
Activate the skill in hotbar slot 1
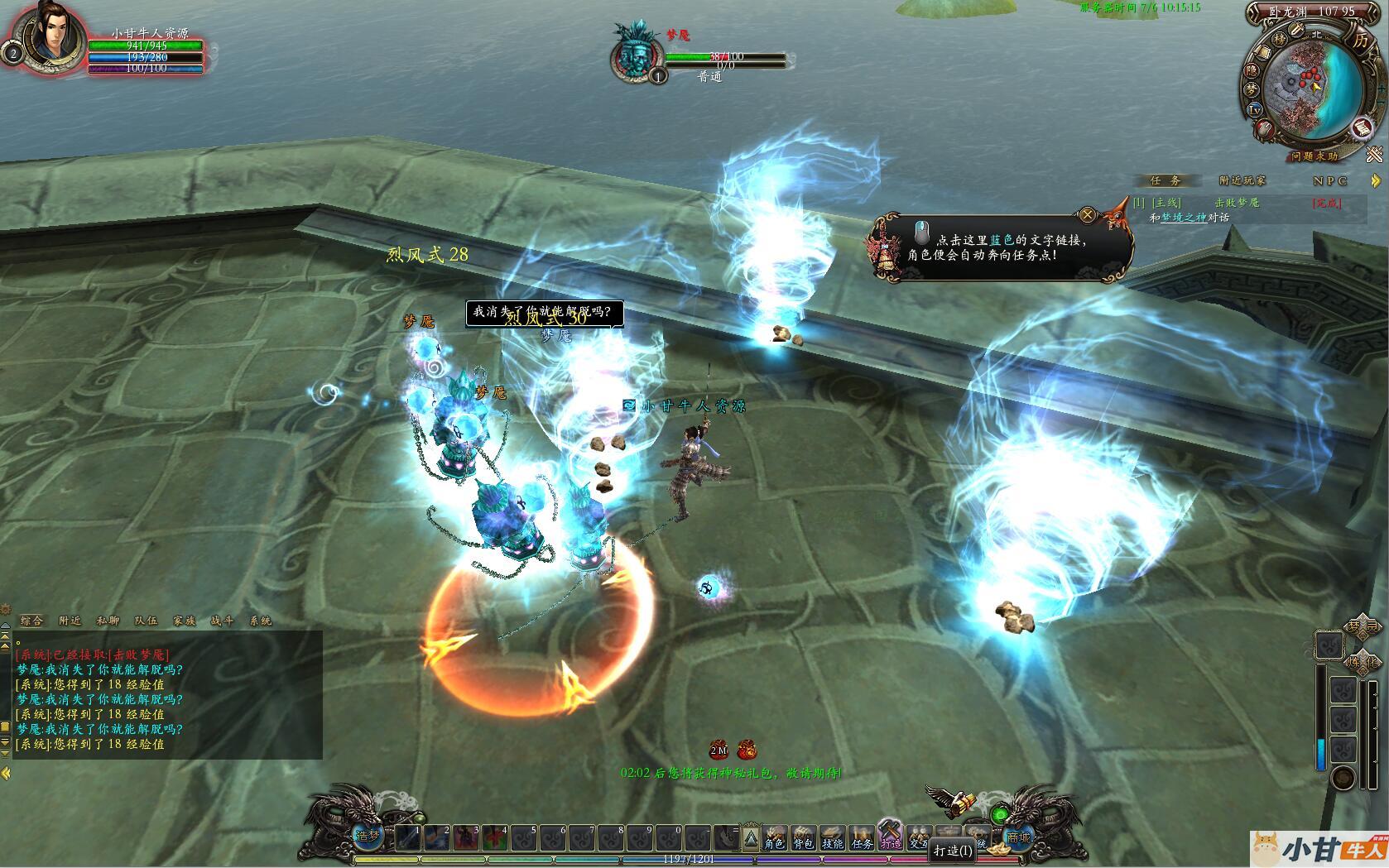coord(409,838)
